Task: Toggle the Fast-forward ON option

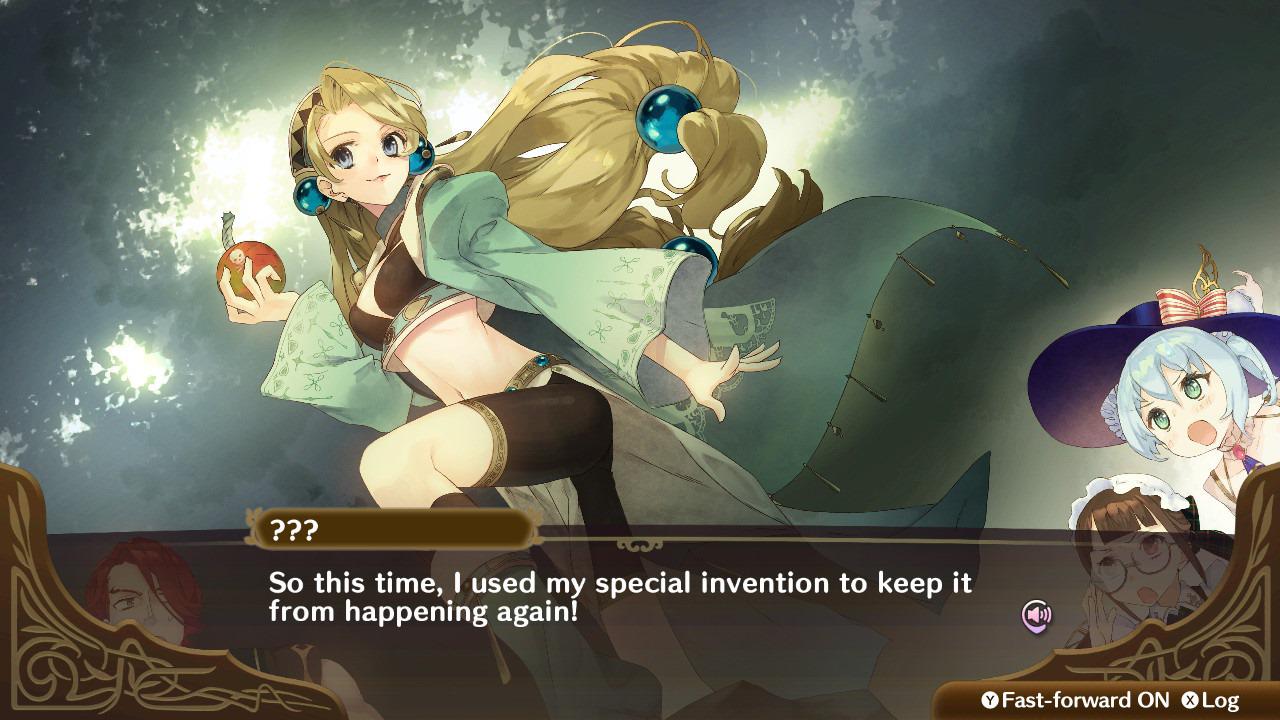Action: tap(1074, 700)
